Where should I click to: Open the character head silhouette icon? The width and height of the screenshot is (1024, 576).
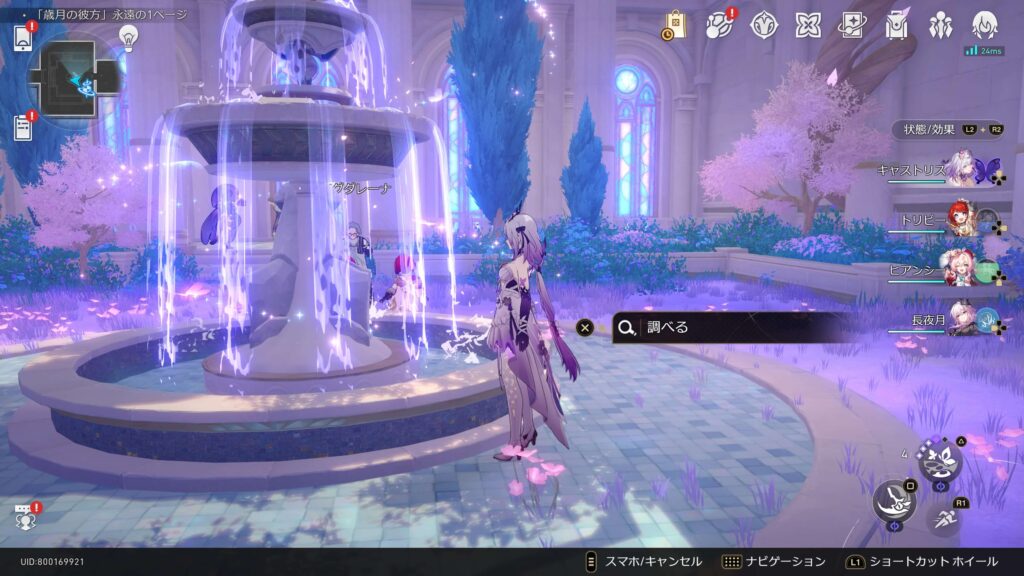tap(985, 25)
